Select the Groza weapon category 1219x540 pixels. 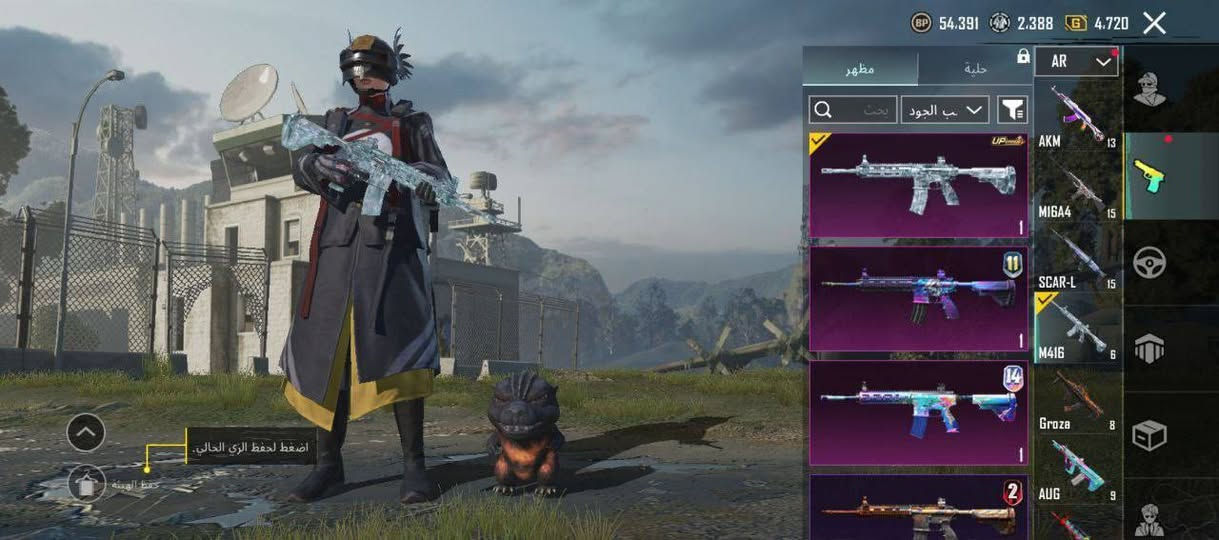1077,400
